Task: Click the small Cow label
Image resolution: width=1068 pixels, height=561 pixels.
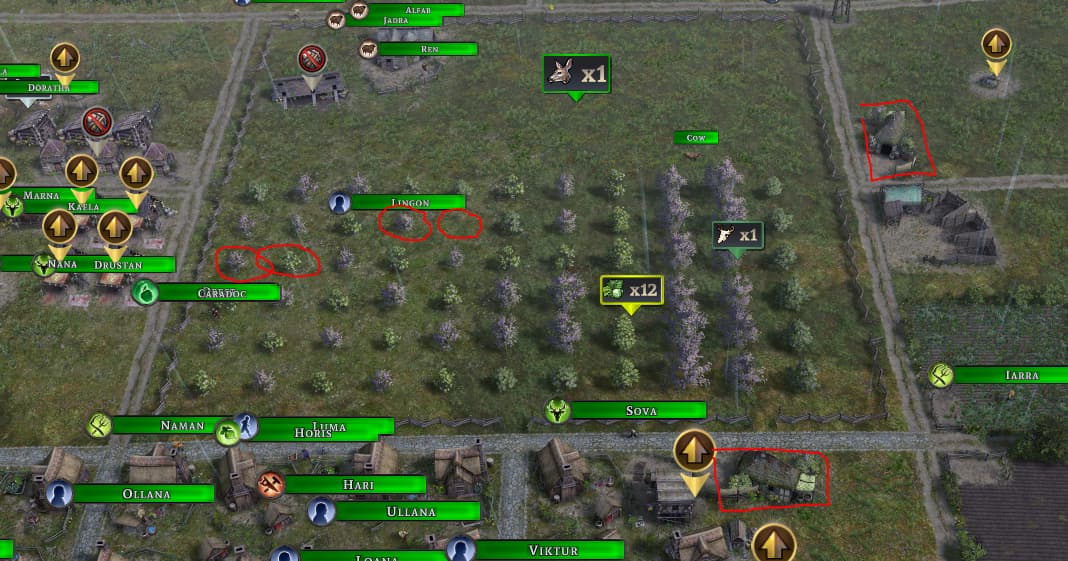Action: tap(696, 138)
